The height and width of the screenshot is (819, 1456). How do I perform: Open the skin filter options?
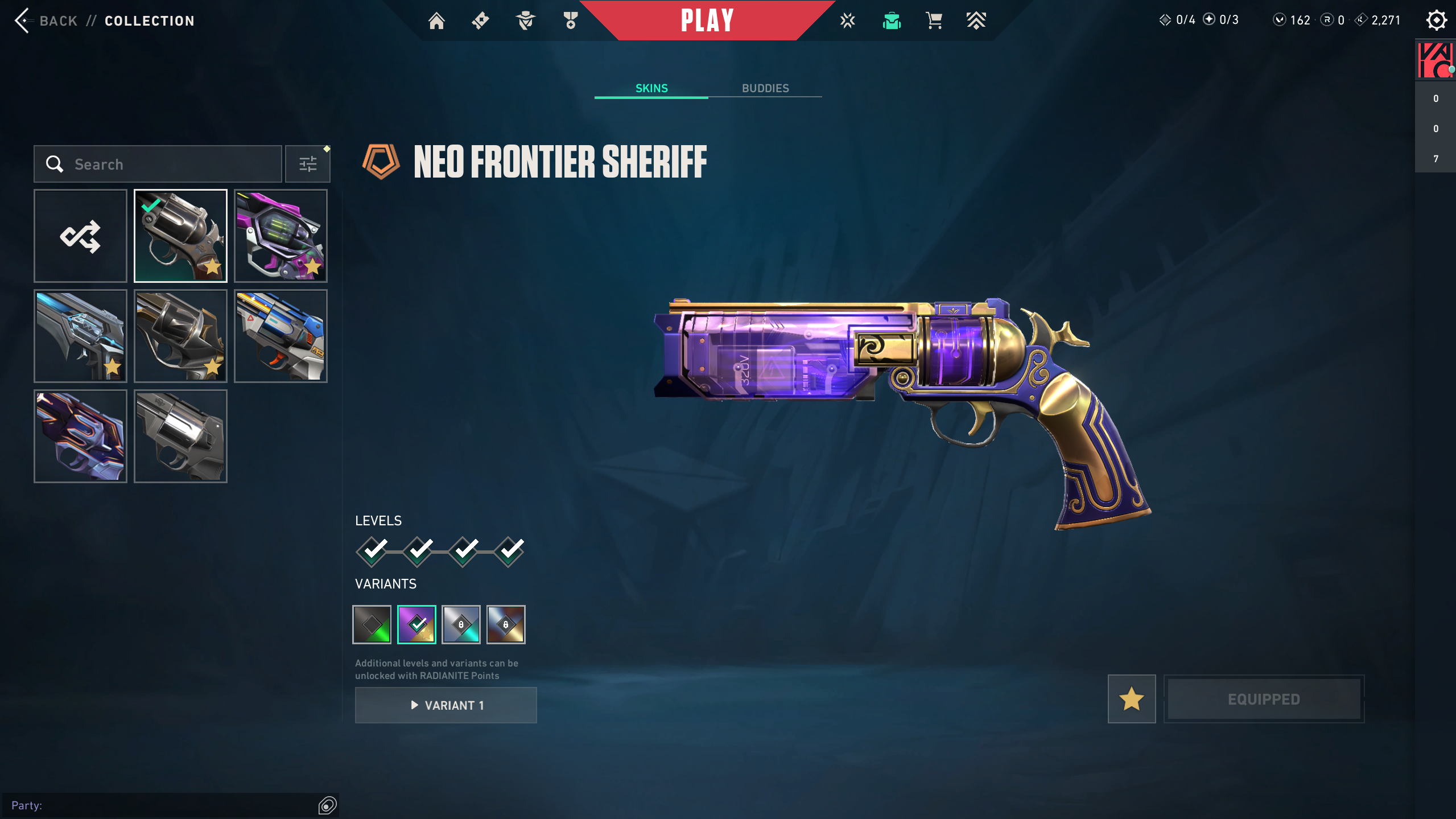(308, 164)
